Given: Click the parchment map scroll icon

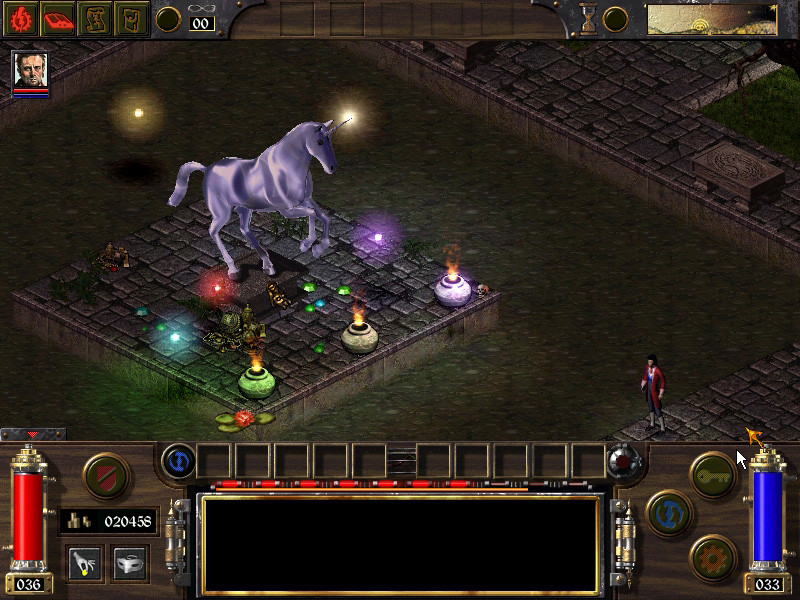Looking at the screenshot, I should 98,18.
